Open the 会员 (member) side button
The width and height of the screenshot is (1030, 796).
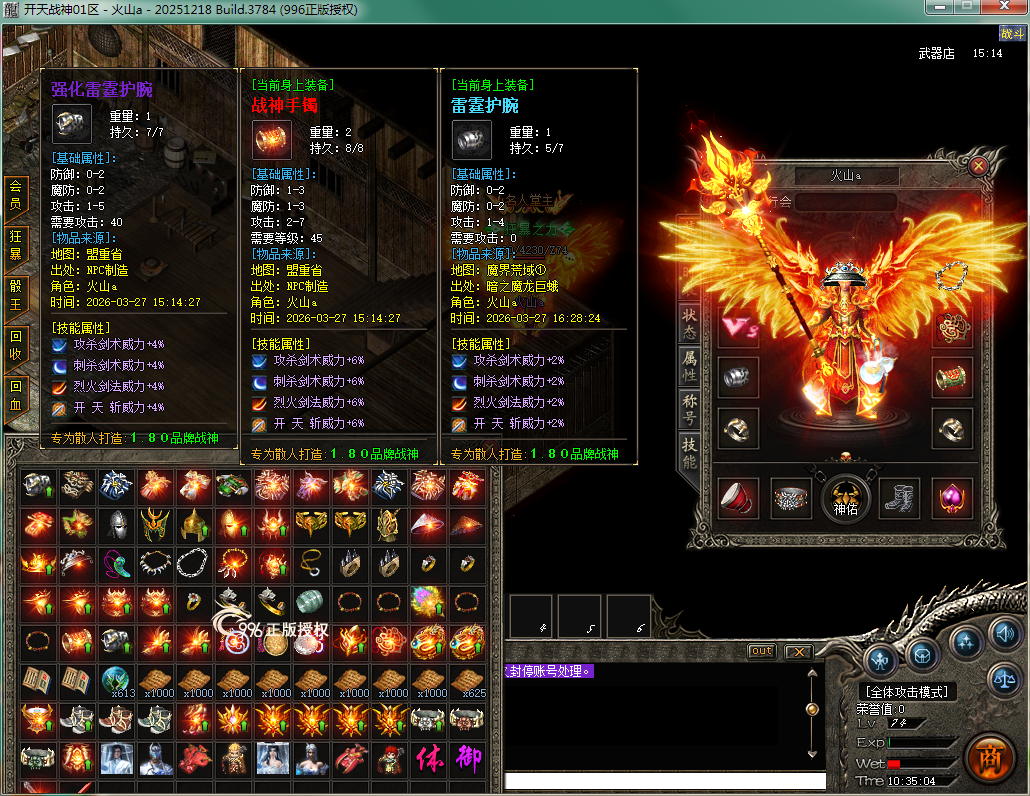[x=16, y=195]
